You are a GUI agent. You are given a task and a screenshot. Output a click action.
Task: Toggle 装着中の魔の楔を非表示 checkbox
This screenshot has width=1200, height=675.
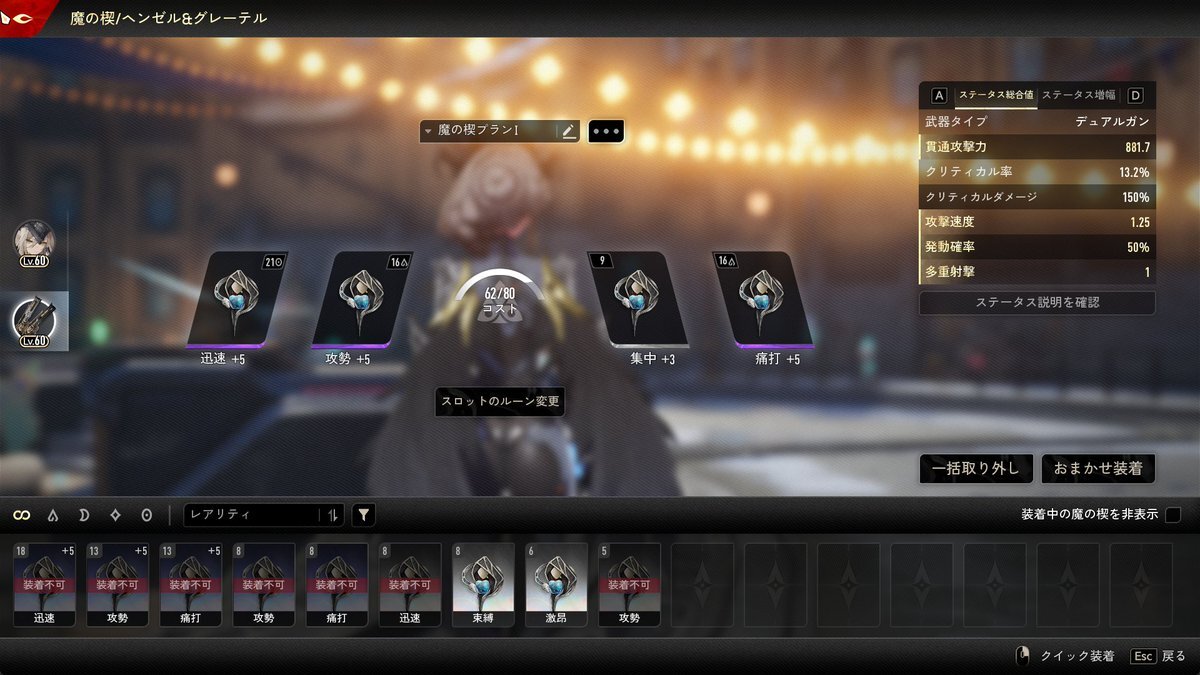click(1173, 514)
